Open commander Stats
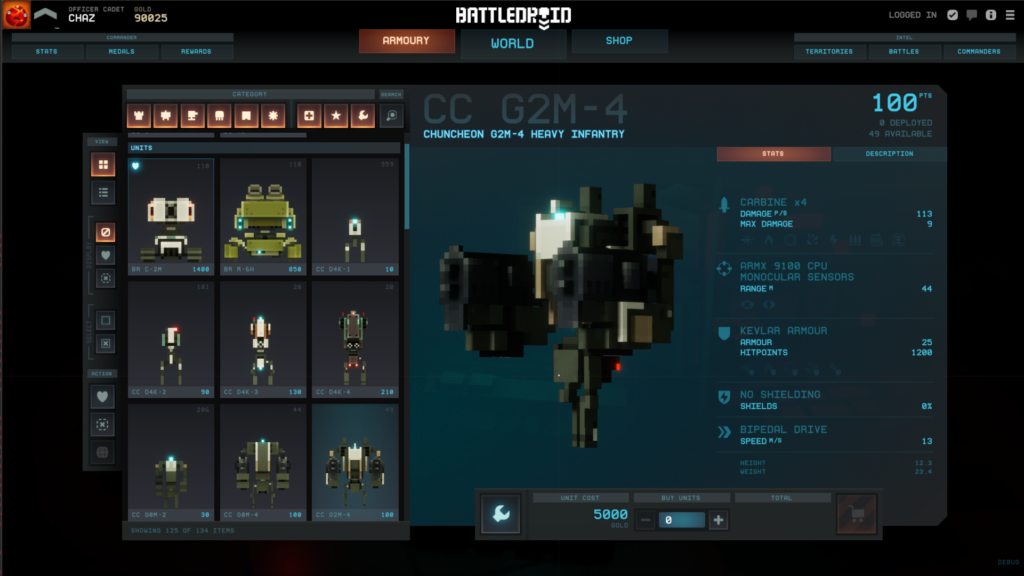The width and height of the screenshot is (1024, 576). 46,52
